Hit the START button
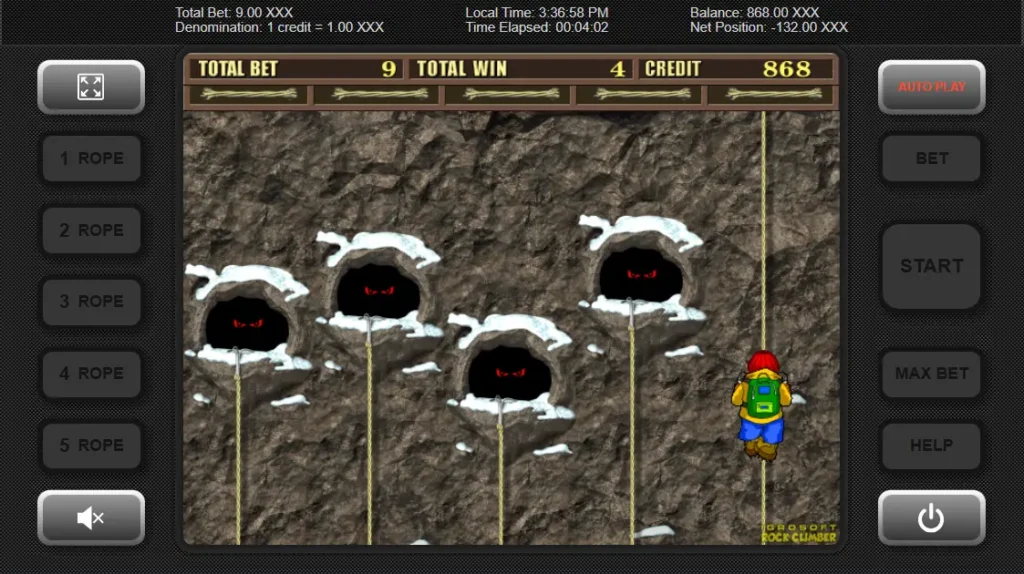Viewport: 1024px width, 574px height. click(x=931, y=266)
